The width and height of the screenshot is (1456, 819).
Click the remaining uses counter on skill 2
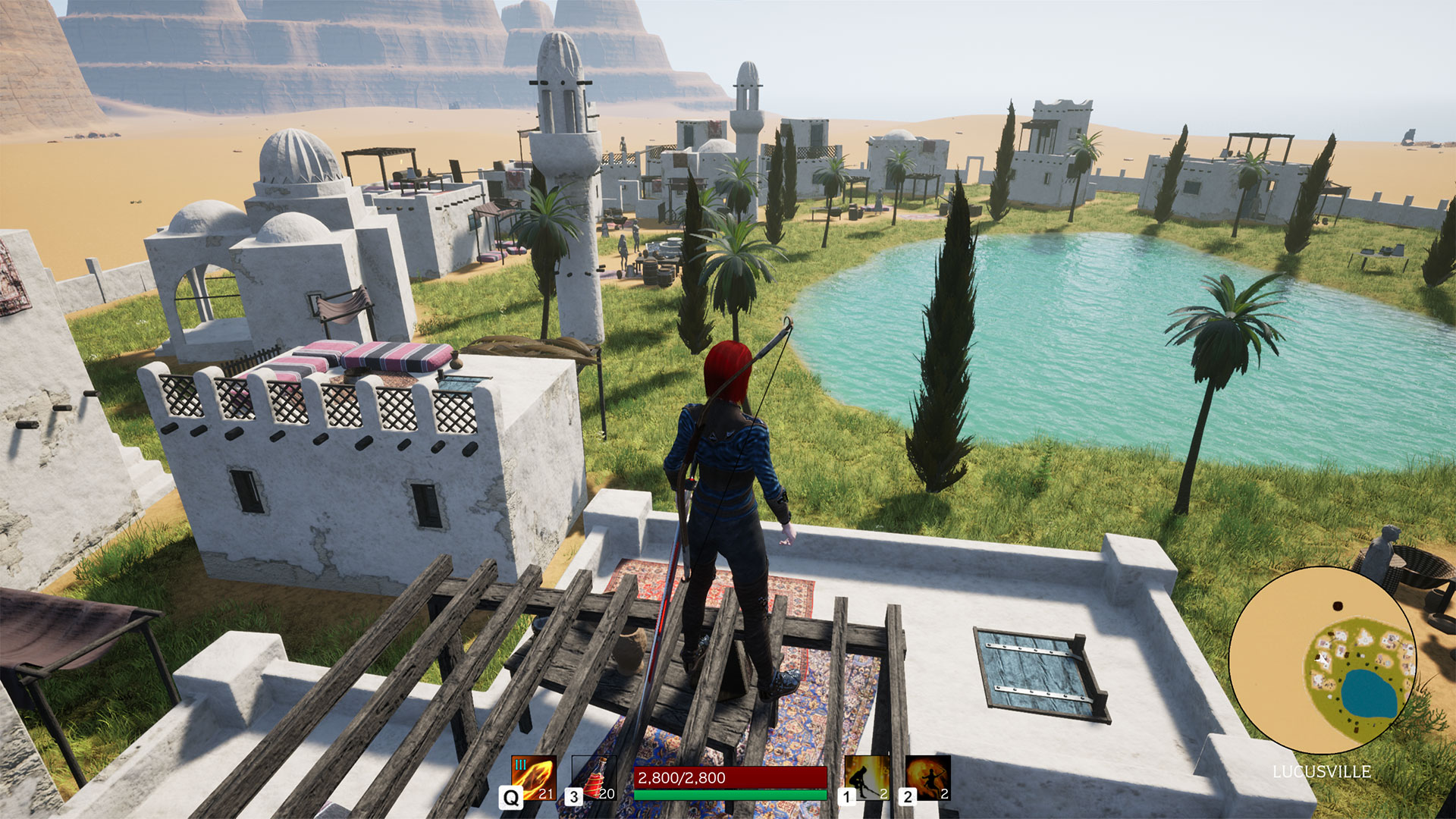point(943,795)
